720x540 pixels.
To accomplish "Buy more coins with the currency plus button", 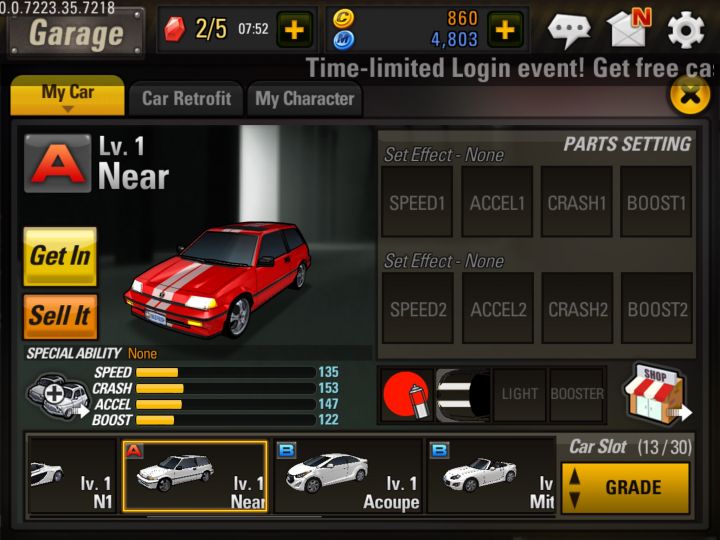I will coord(505,30).
